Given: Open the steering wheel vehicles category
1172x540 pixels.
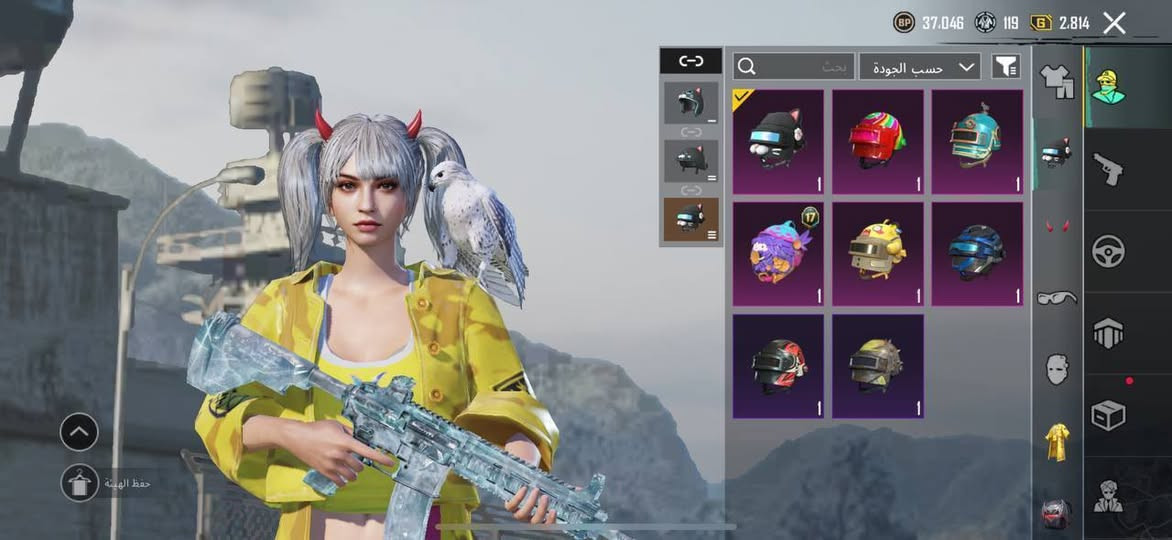Looking at the screenshot, I should point(1108,250).
